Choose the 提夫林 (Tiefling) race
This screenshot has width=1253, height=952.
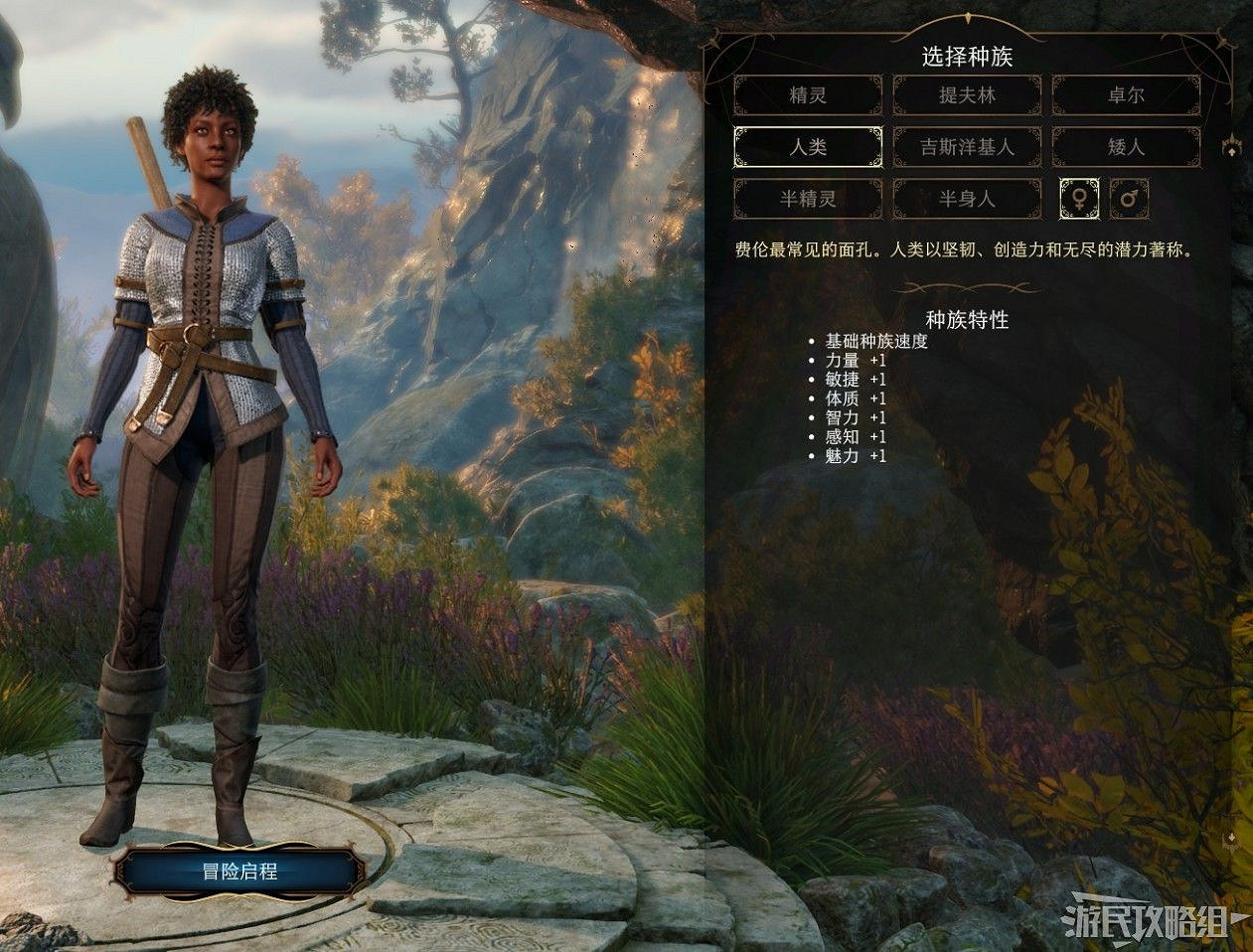[967, 95]
